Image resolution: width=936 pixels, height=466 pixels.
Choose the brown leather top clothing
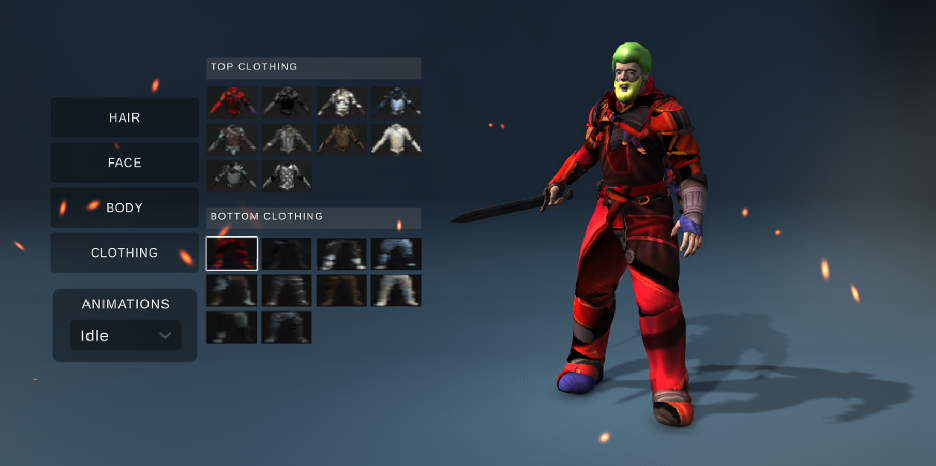coord(341,138)
